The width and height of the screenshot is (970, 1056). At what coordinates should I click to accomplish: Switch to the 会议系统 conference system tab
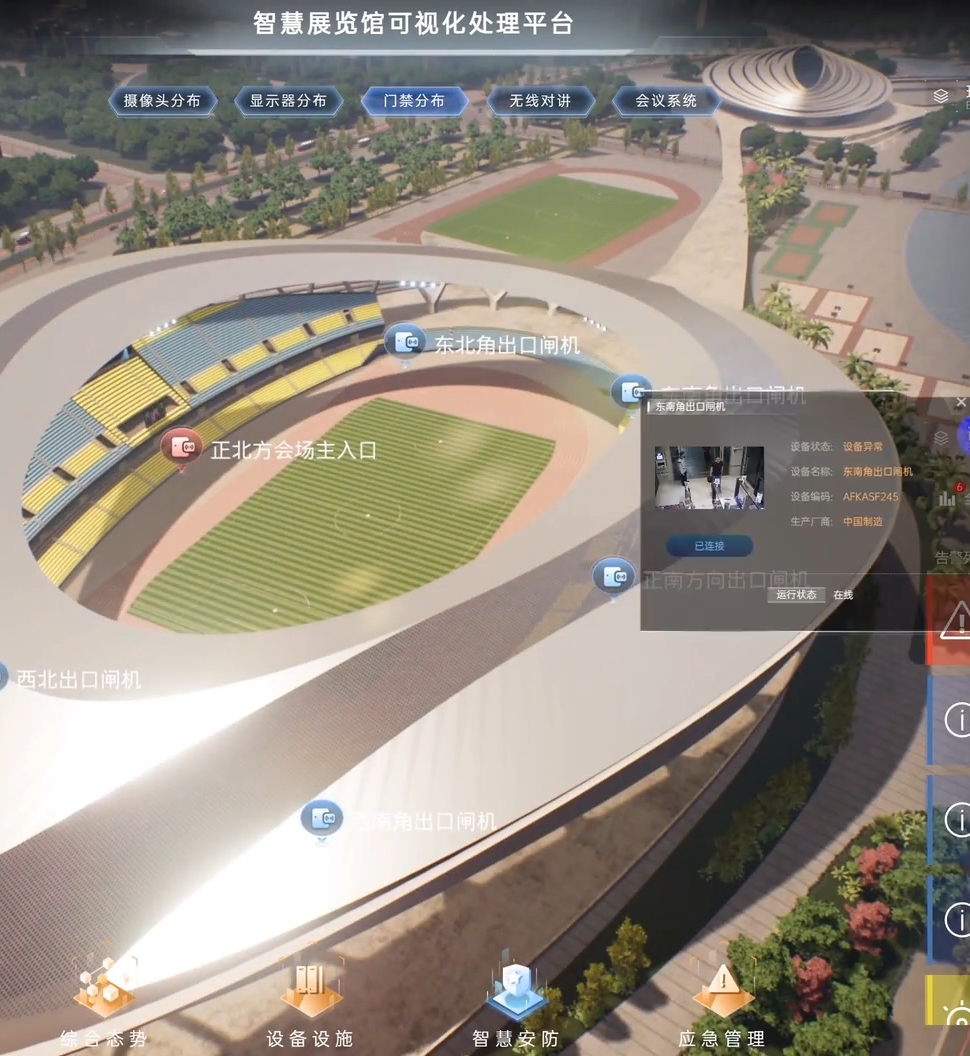pyautogui.click(x=666, y=101)
